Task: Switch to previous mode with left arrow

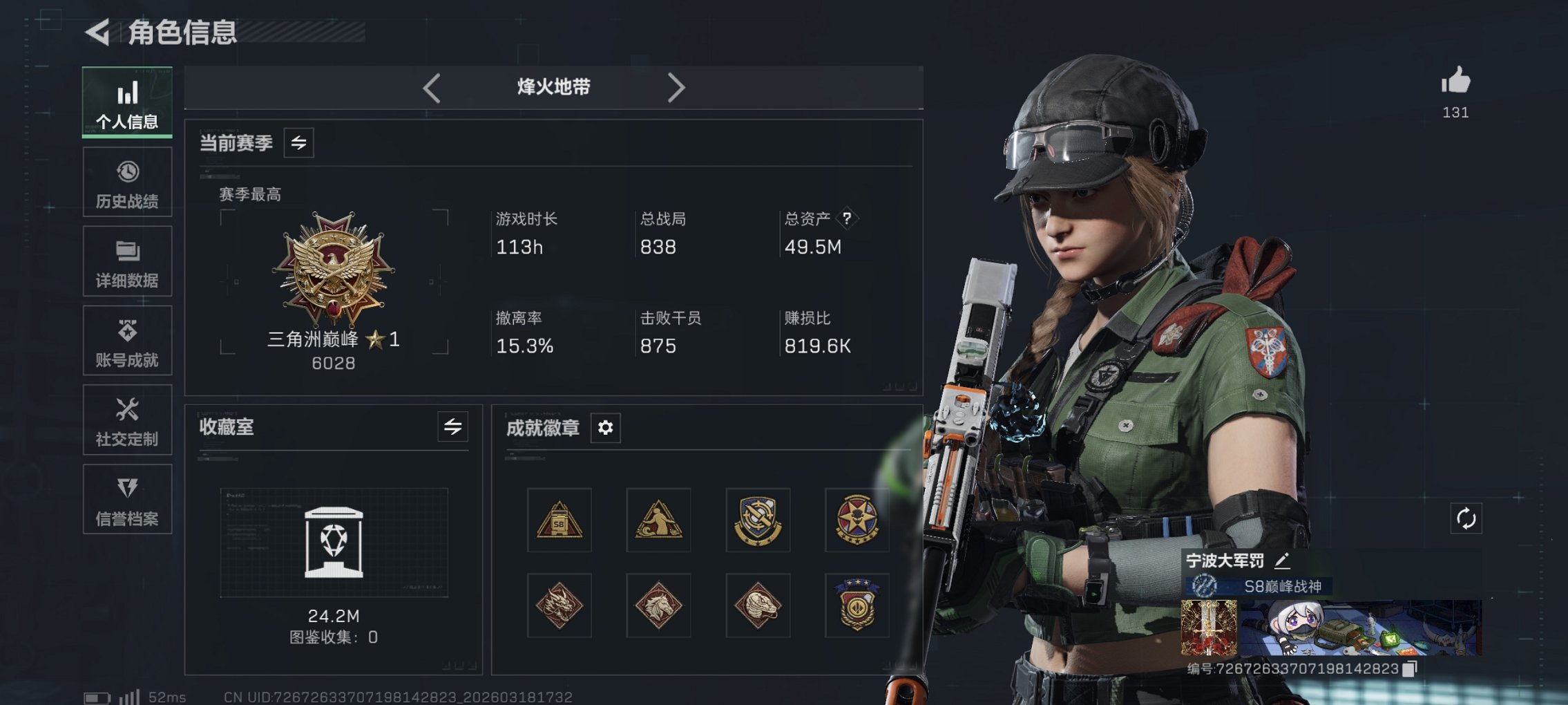Action: tap(432, 87)
